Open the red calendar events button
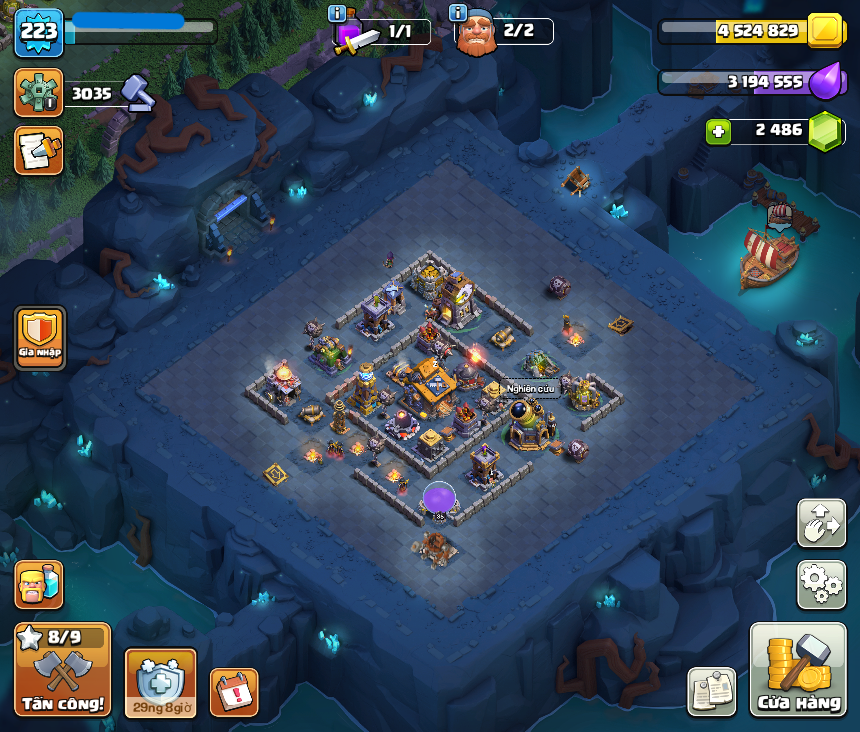This screenshot has height=732, width=860. 233,692
